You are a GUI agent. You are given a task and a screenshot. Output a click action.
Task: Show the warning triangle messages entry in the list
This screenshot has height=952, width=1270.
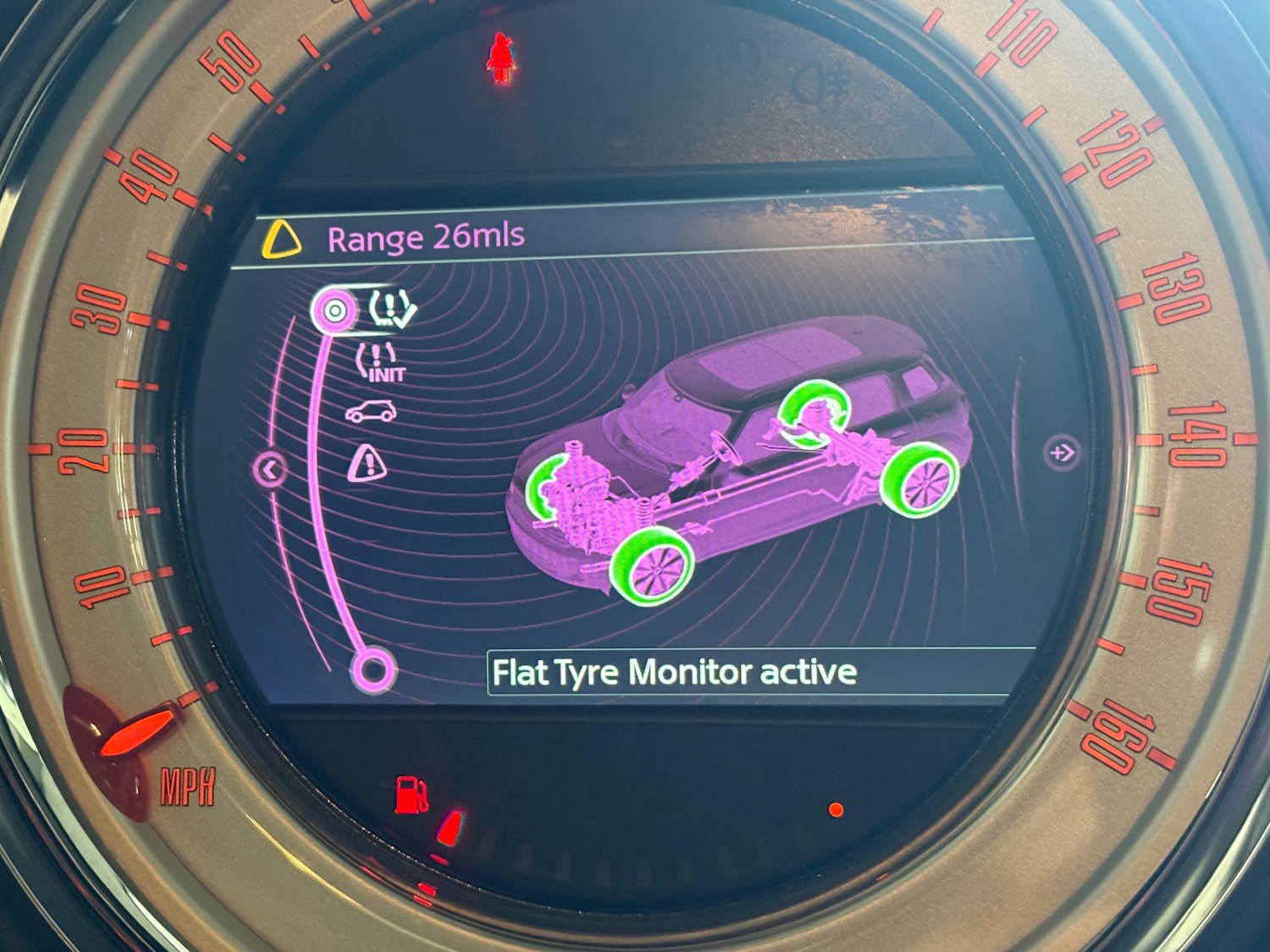367,462
